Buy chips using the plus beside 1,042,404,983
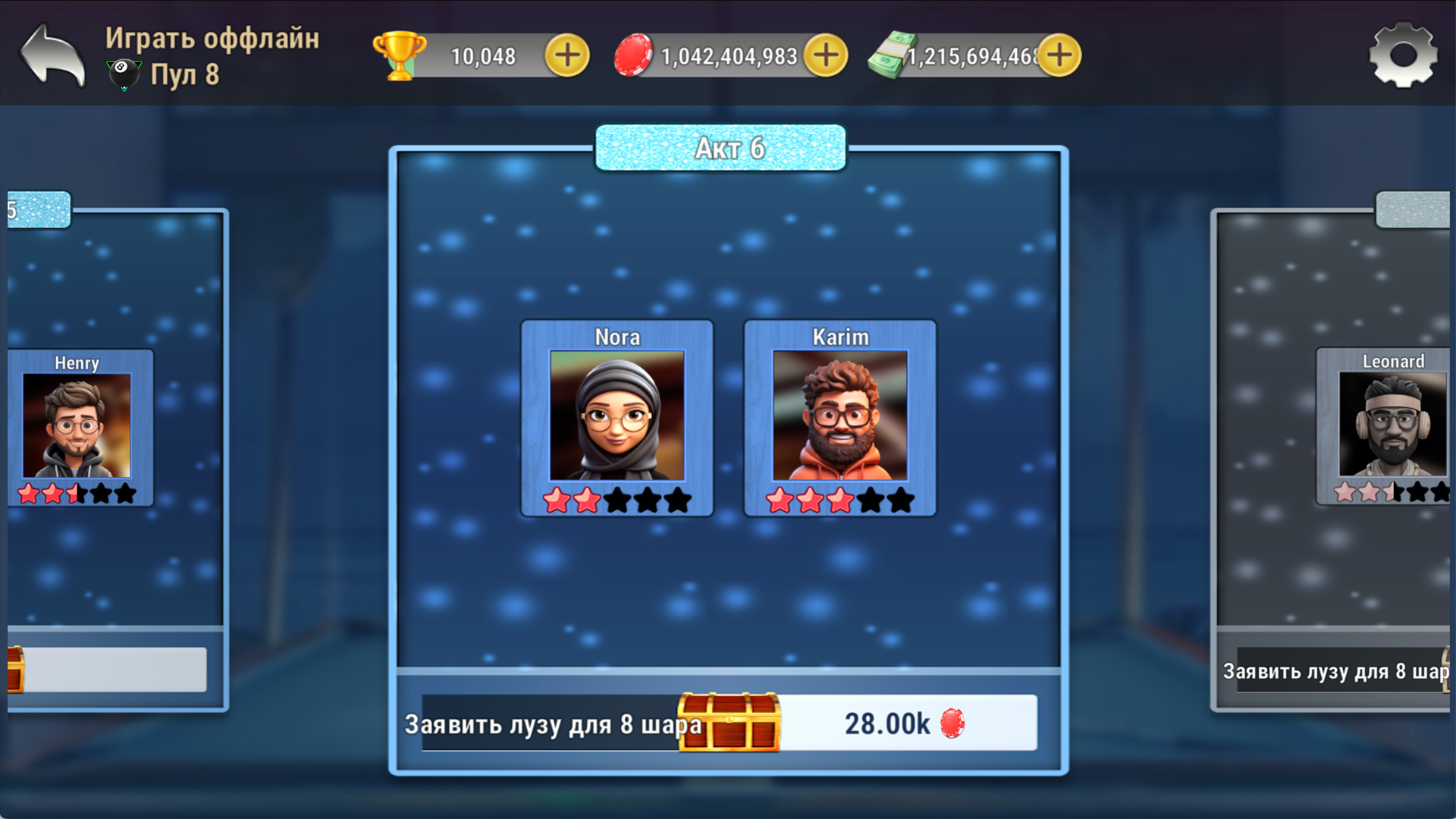This screenshot has height=819, width=1456. pyautogui.click(x=827, y=54)
